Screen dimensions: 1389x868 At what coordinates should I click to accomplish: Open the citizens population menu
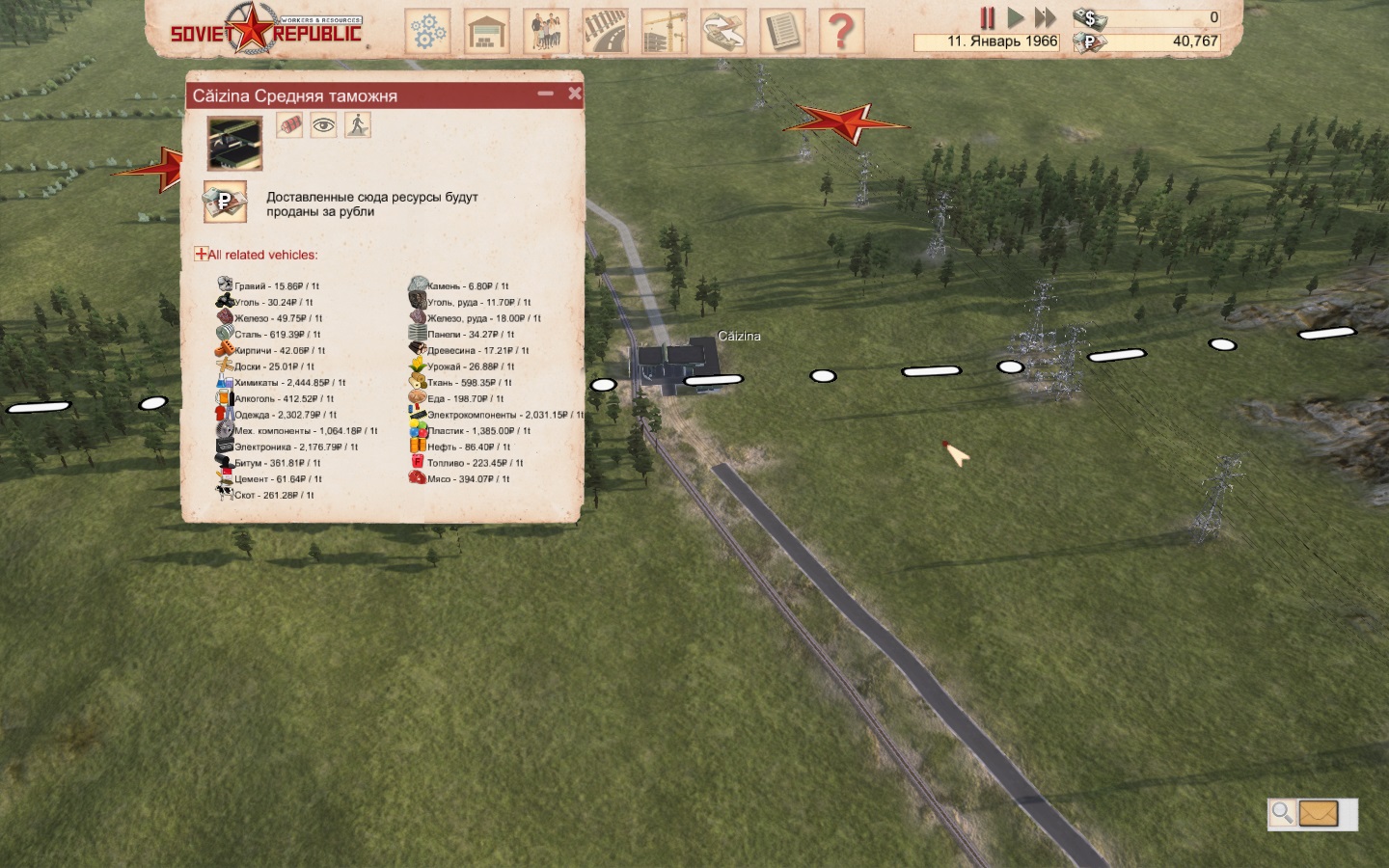point(546,32)
